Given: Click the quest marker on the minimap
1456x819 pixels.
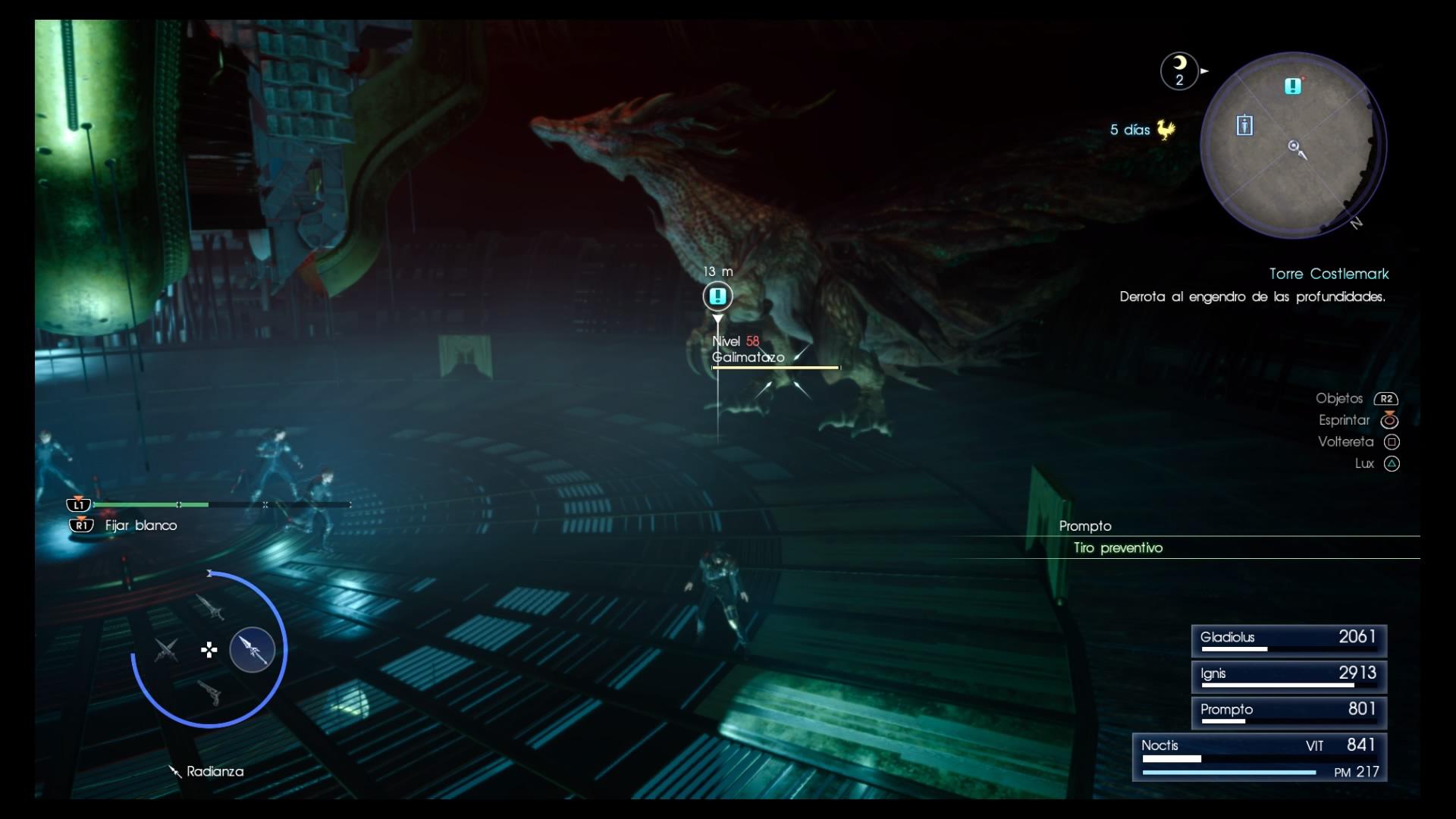Looking at the screenshot, I should point(1293,86).
